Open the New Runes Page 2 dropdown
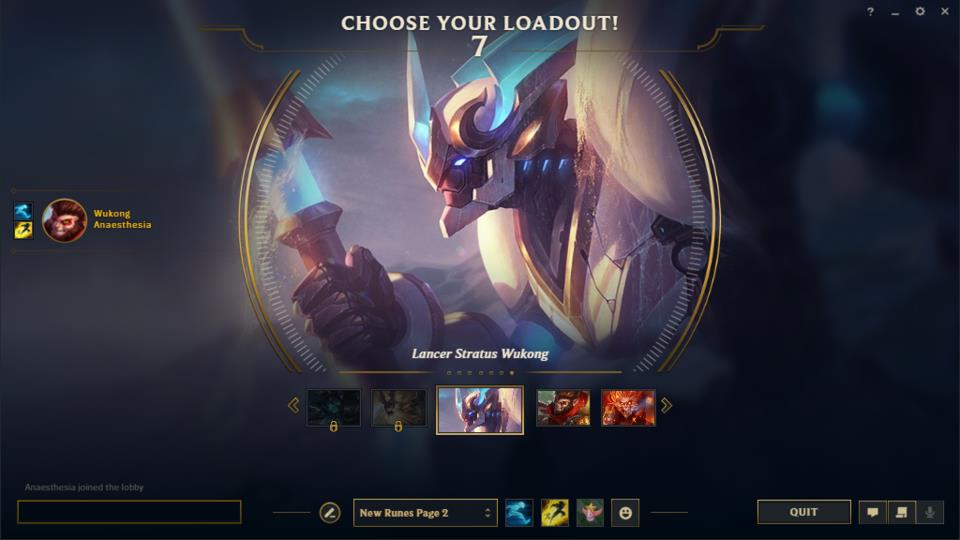 click(425, 513)
